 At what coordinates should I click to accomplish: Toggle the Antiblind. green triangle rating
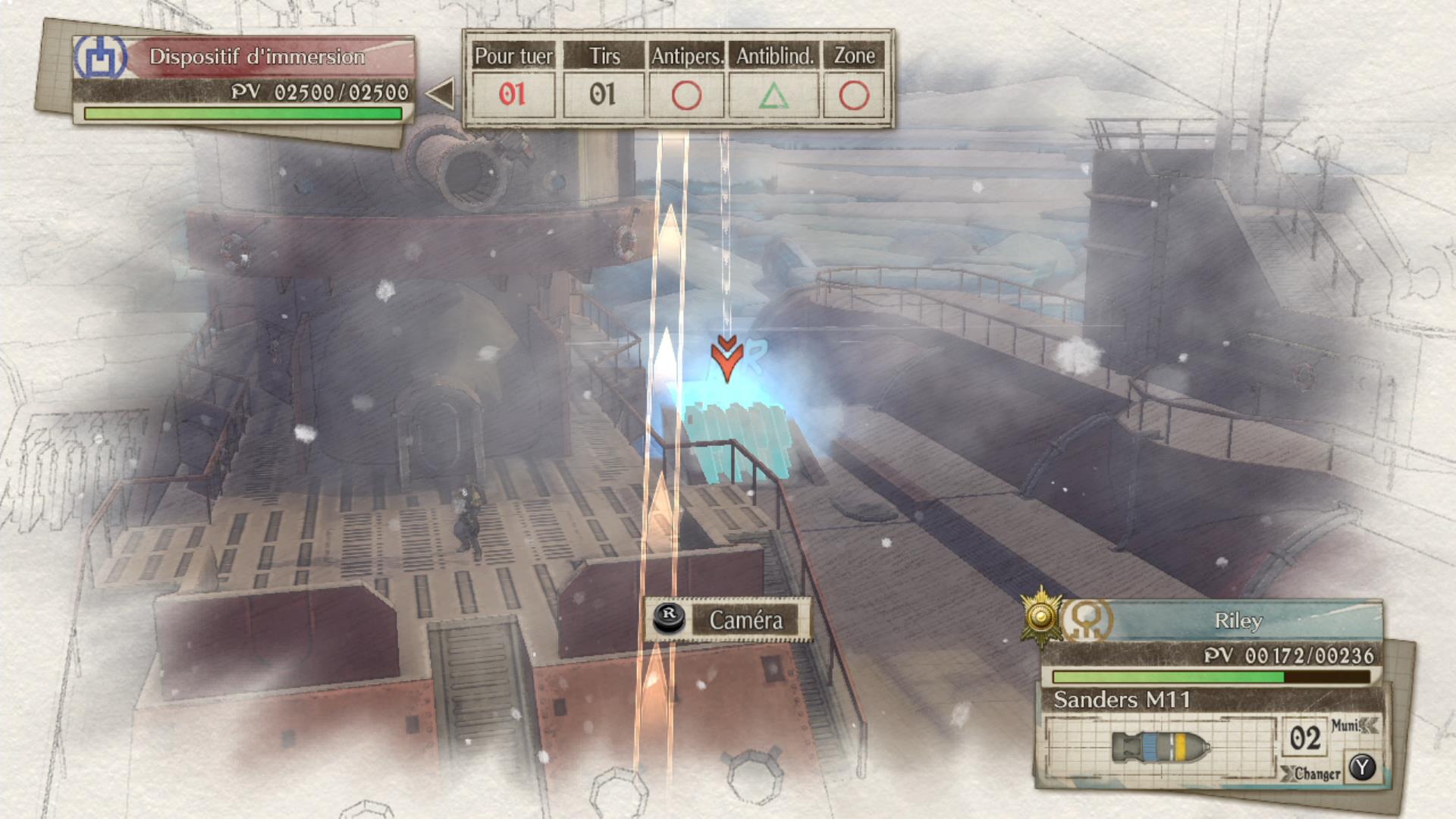[x=775, y=96]
